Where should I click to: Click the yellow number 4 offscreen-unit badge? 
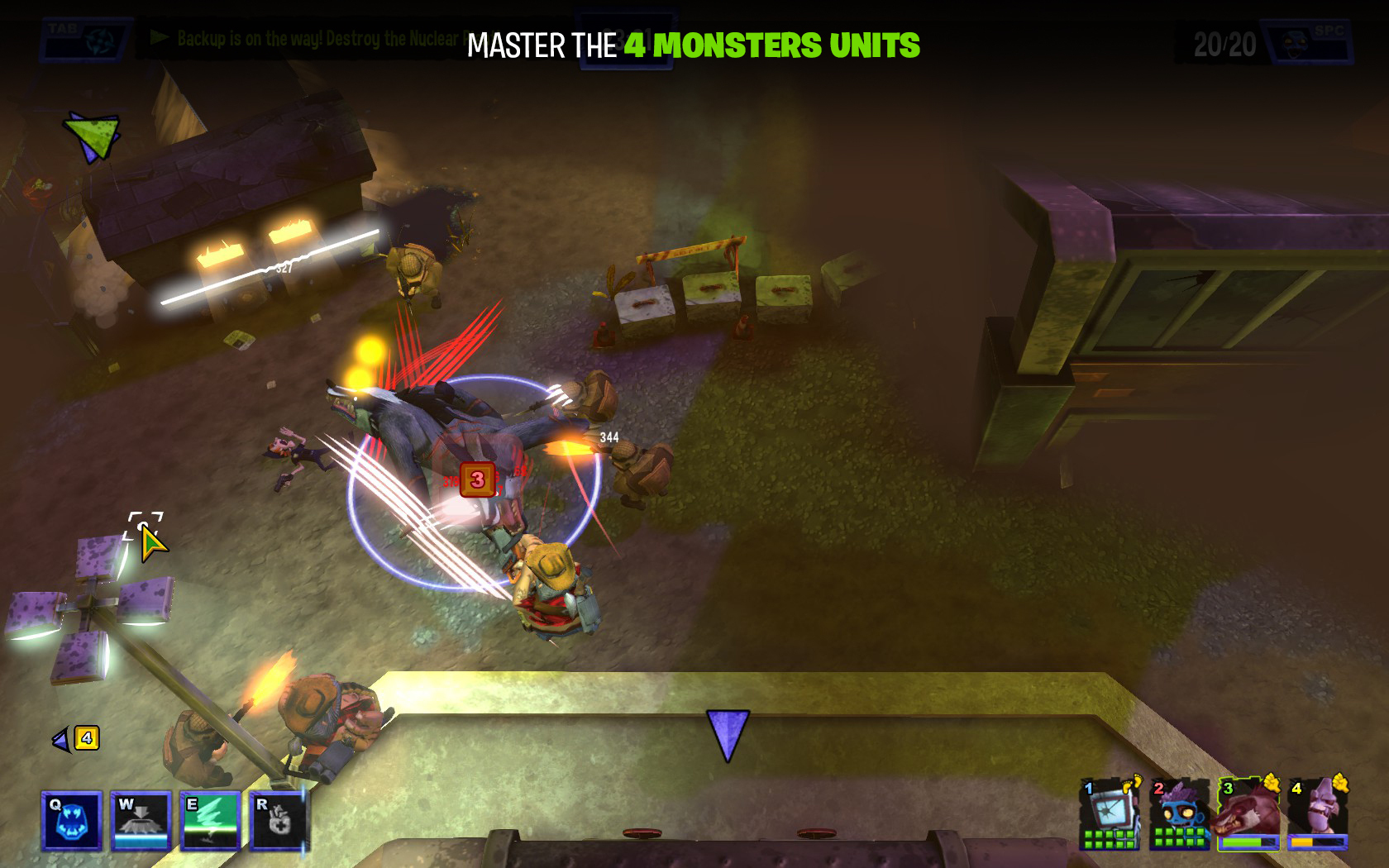[87, 738]
